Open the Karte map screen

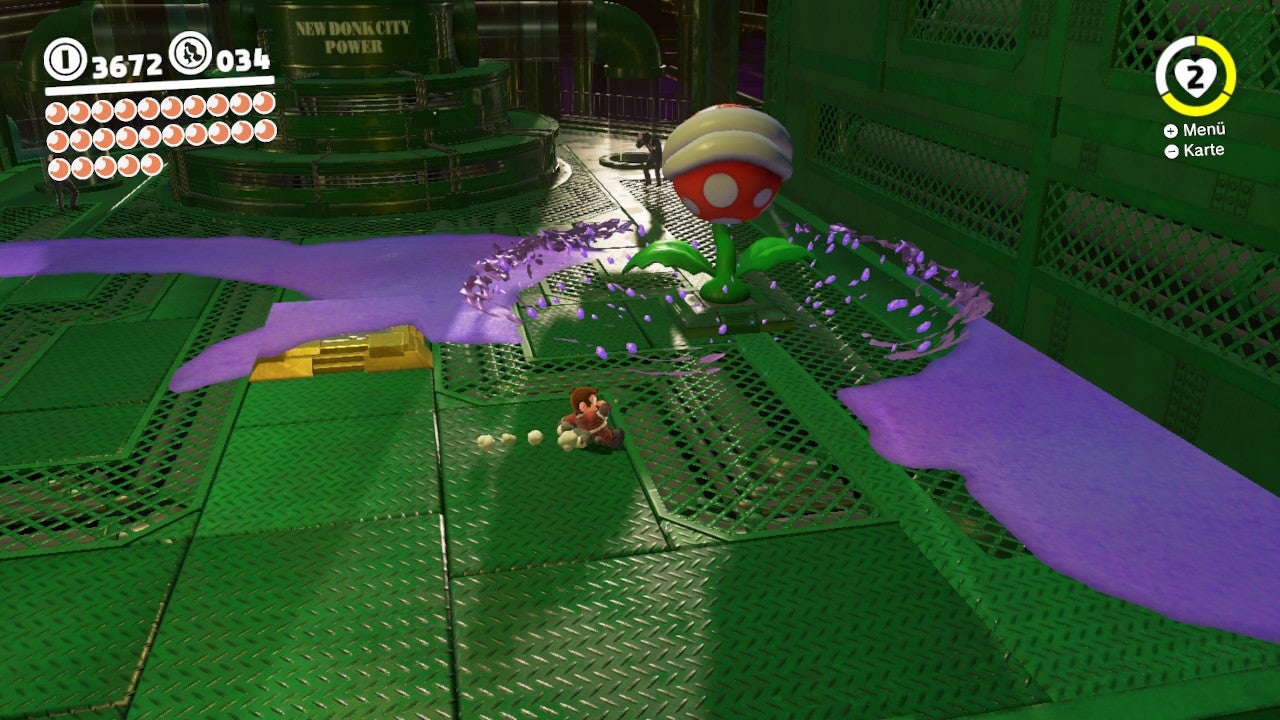(1205, 151)
